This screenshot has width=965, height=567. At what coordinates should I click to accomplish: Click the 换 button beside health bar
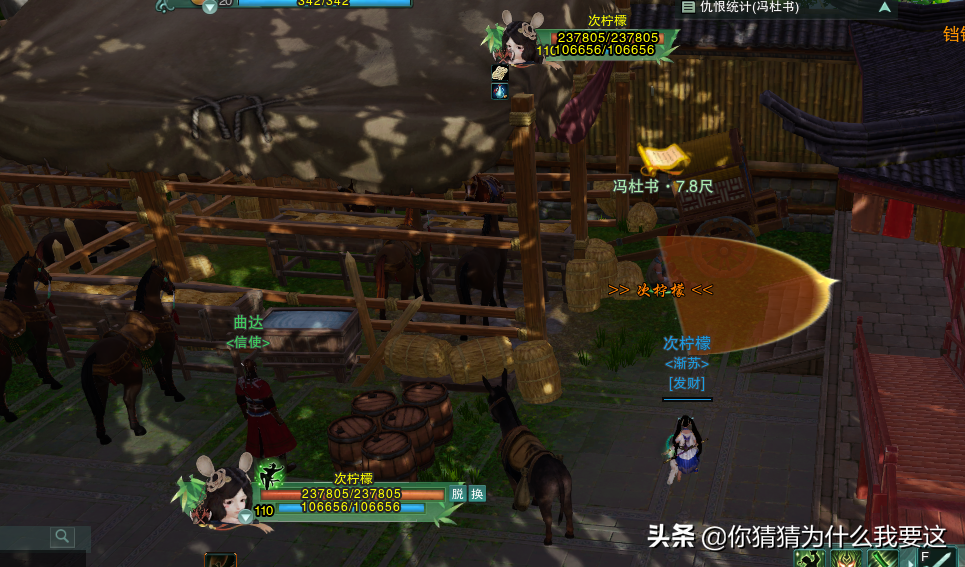tap(477, 493)
